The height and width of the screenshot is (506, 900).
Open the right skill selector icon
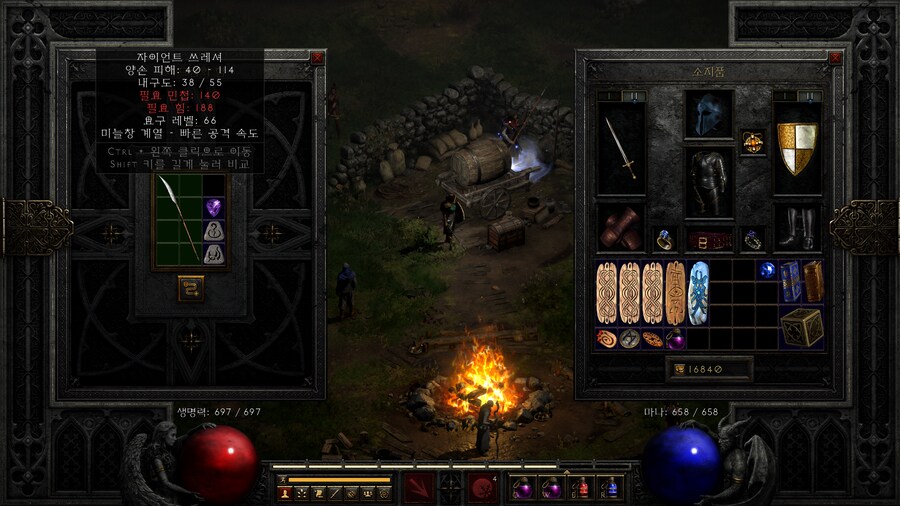(x=484, y=488)
